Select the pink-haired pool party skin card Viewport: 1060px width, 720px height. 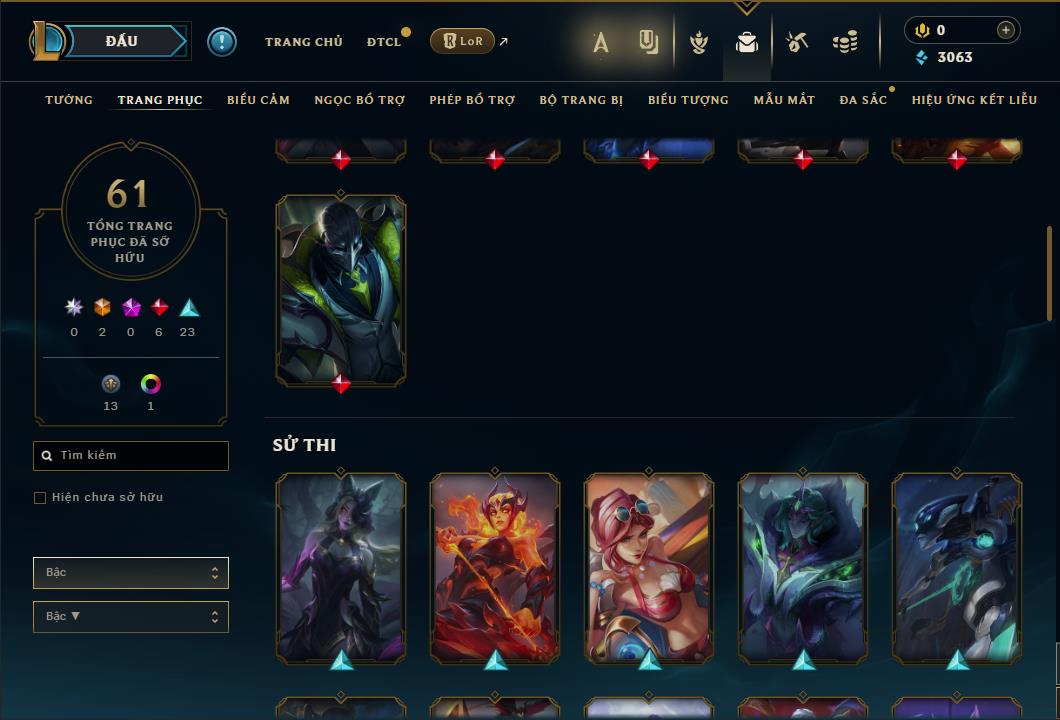click(649, 567)
